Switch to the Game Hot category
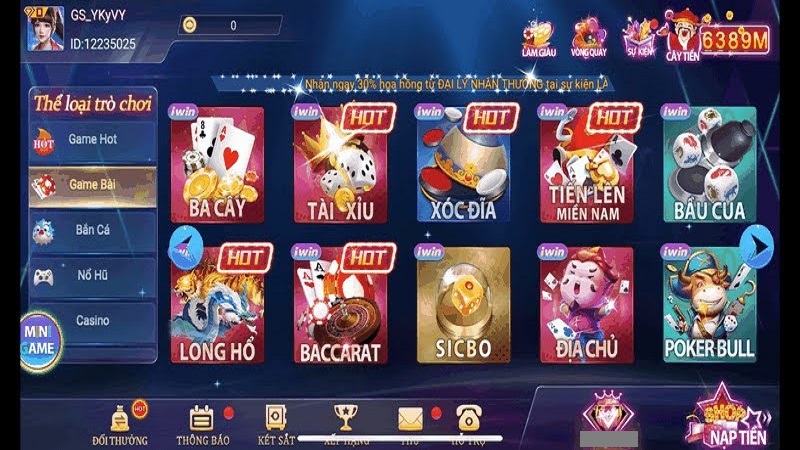800x450 pixels. pos(92,140)
